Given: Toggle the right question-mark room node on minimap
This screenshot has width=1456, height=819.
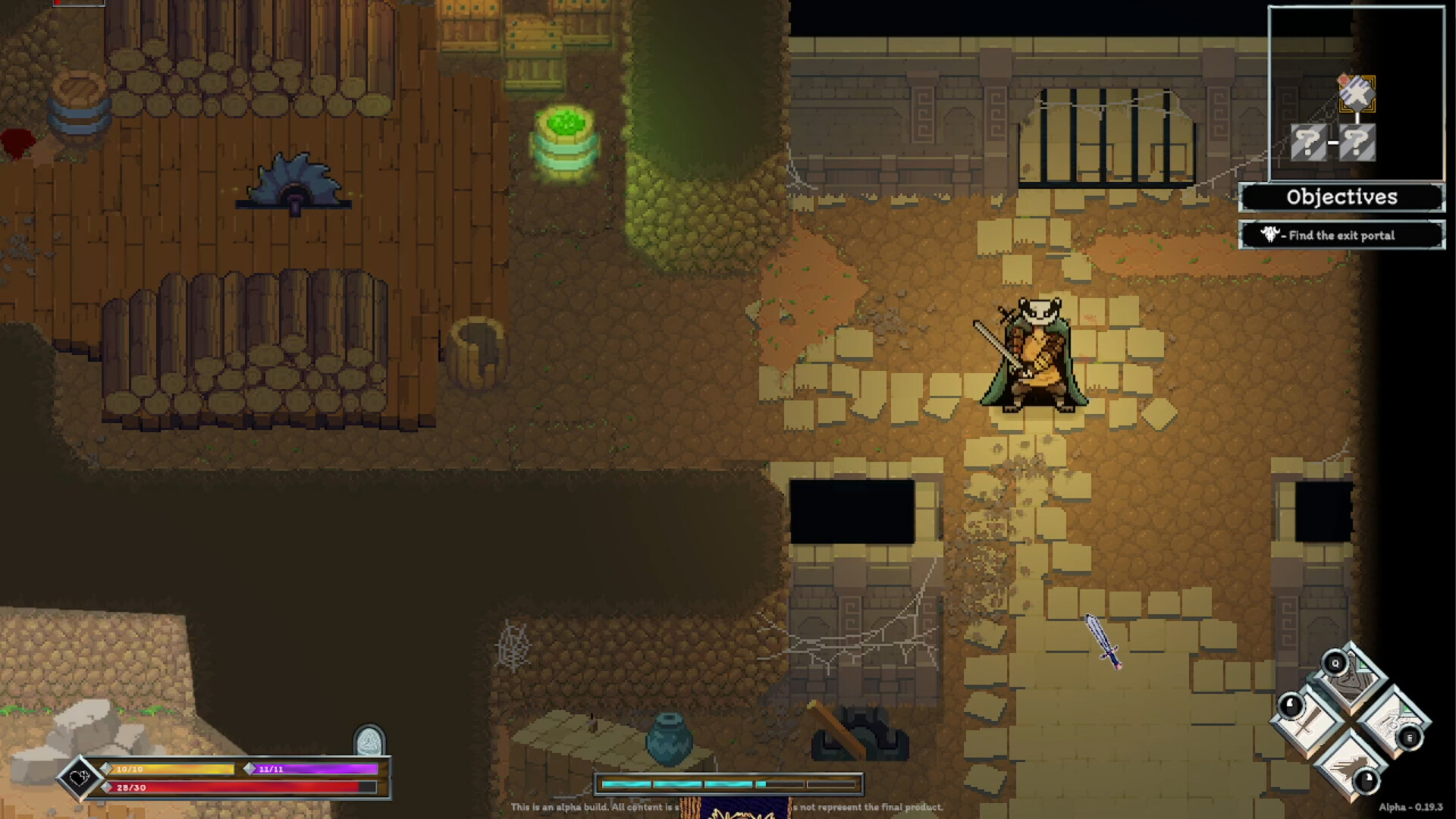Looking at the screenshot, I should (x=1357, y=142).
